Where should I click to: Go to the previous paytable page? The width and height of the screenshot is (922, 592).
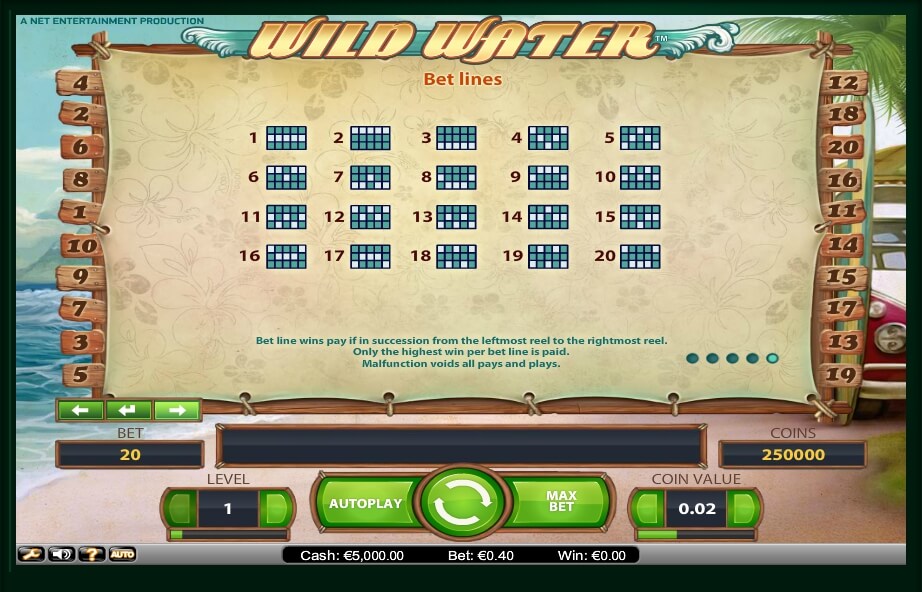[81, 410]
